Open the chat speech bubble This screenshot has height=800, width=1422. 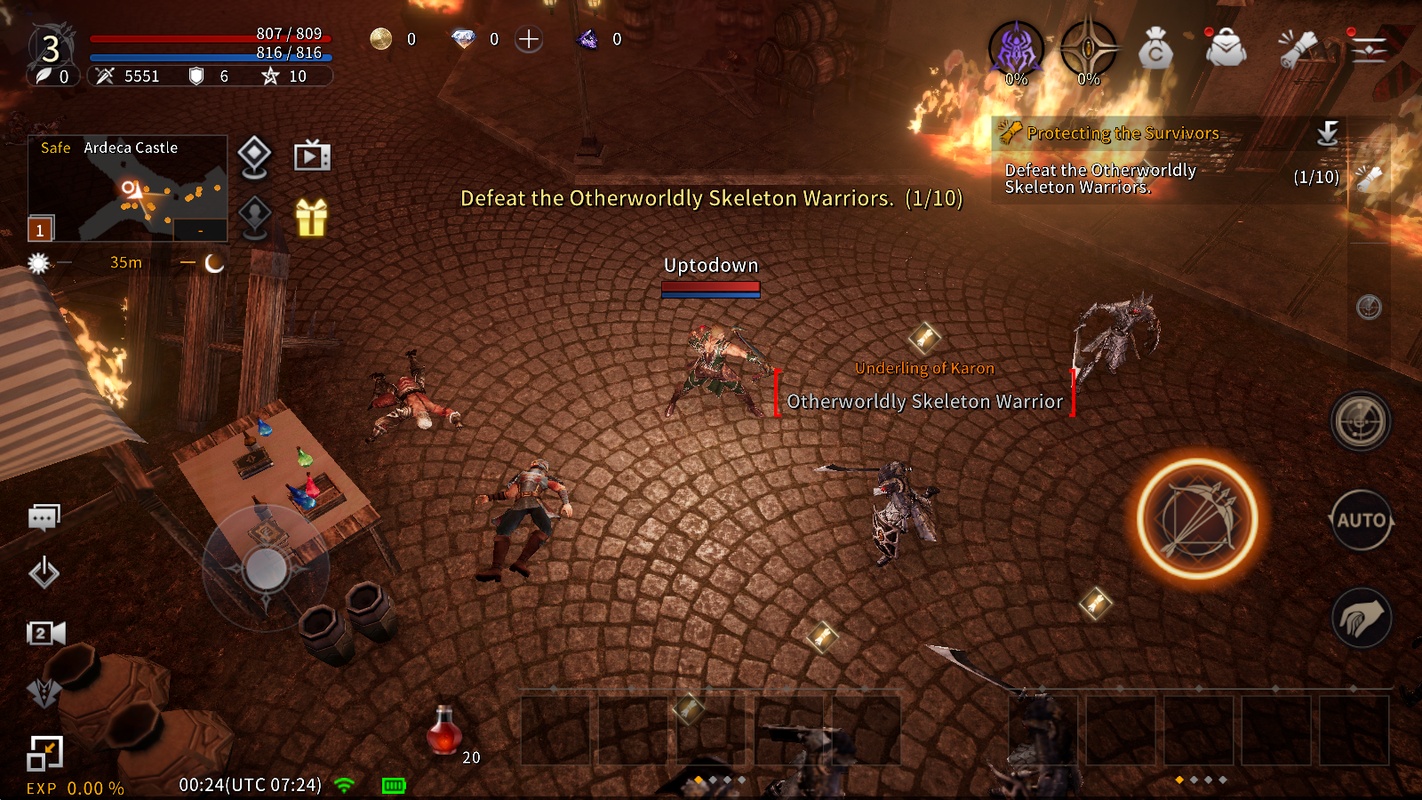(x=44, y=517)
